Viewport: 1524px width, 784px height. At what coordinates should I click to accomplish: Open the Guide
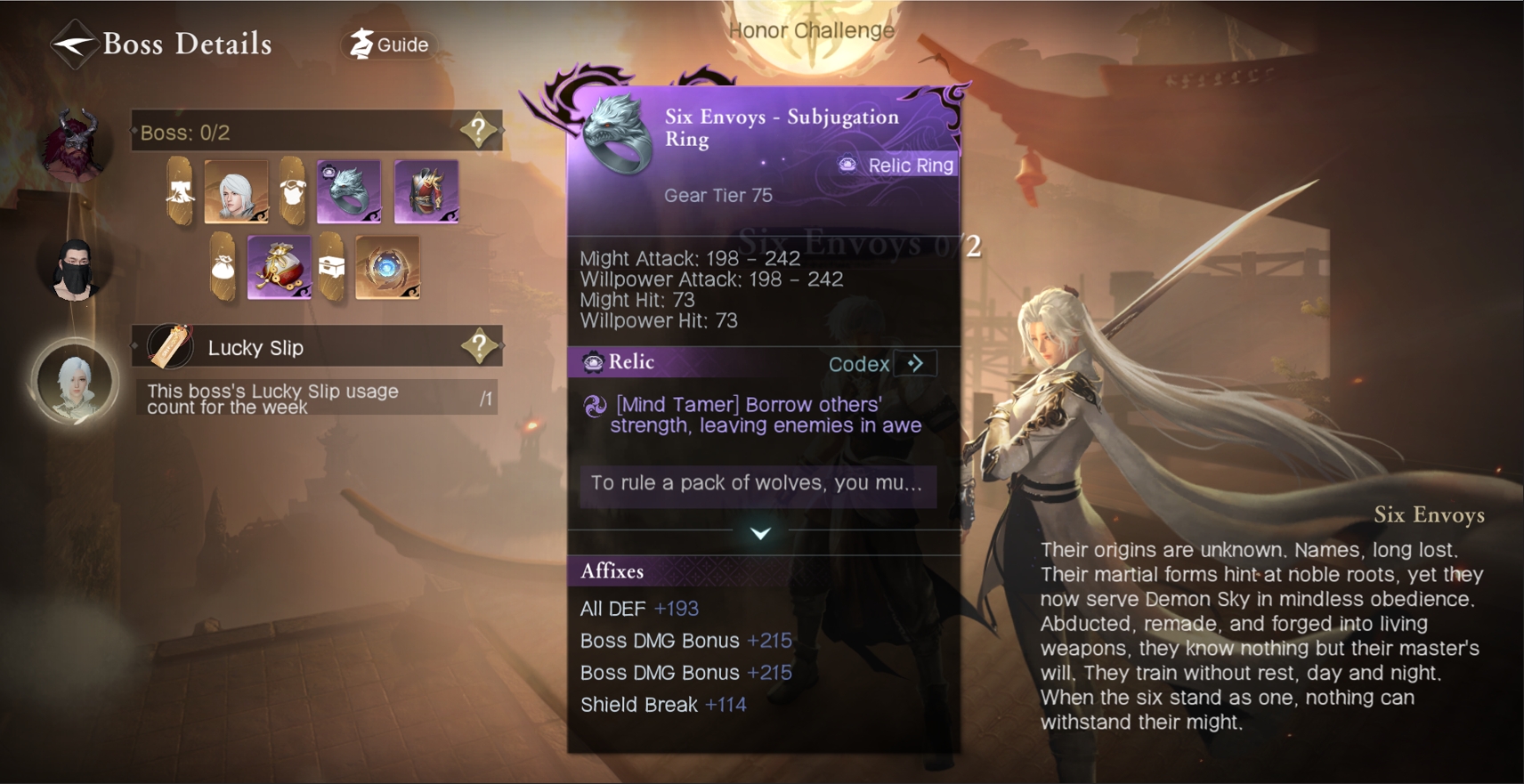coord(390,44)
